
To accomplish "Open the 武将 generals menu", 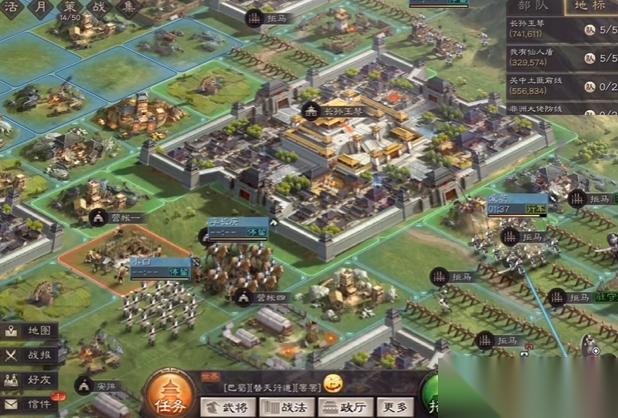I will (x=226, y=407).
